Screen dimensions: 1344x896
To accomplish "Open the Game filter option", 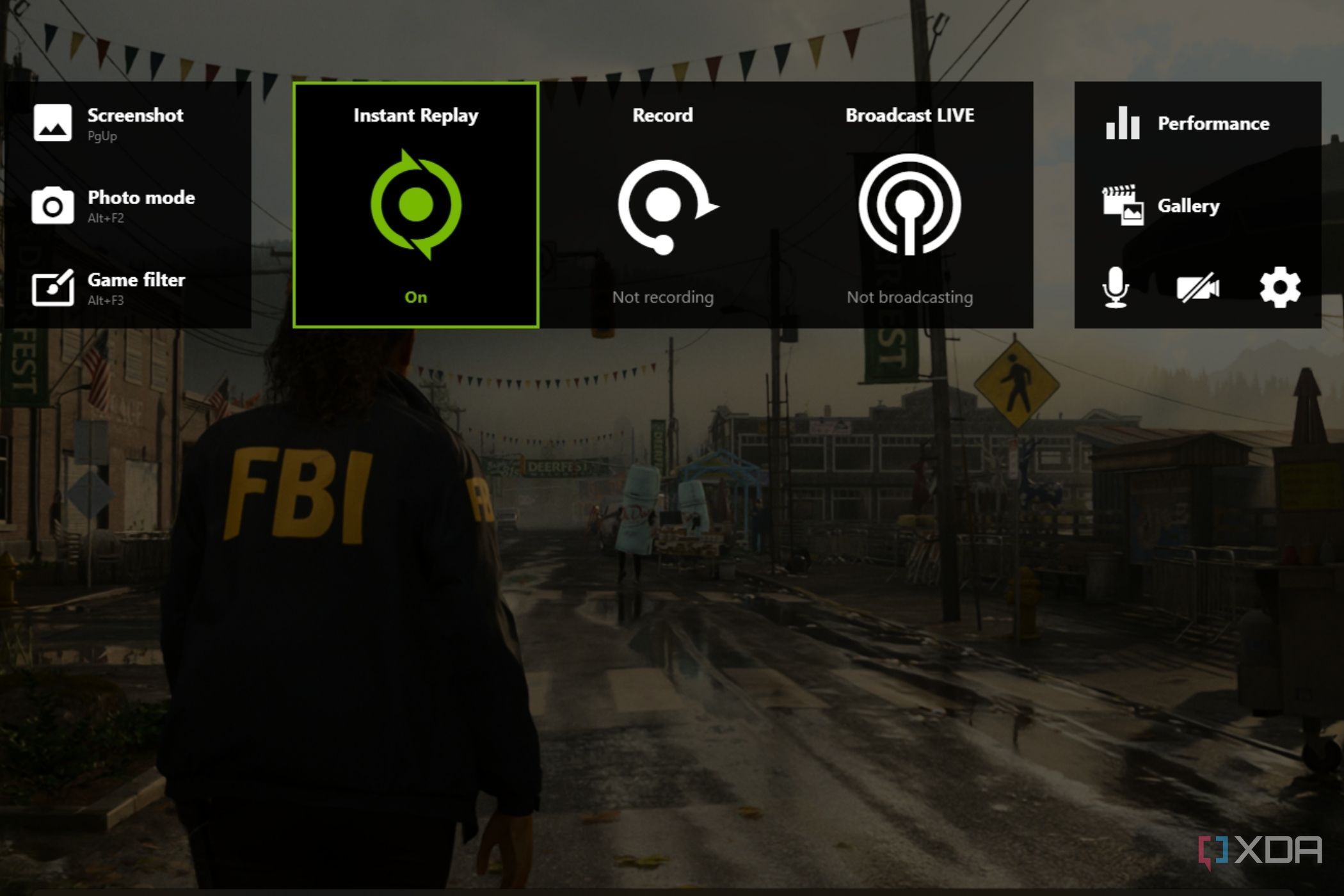I will (x=109, y=287).
